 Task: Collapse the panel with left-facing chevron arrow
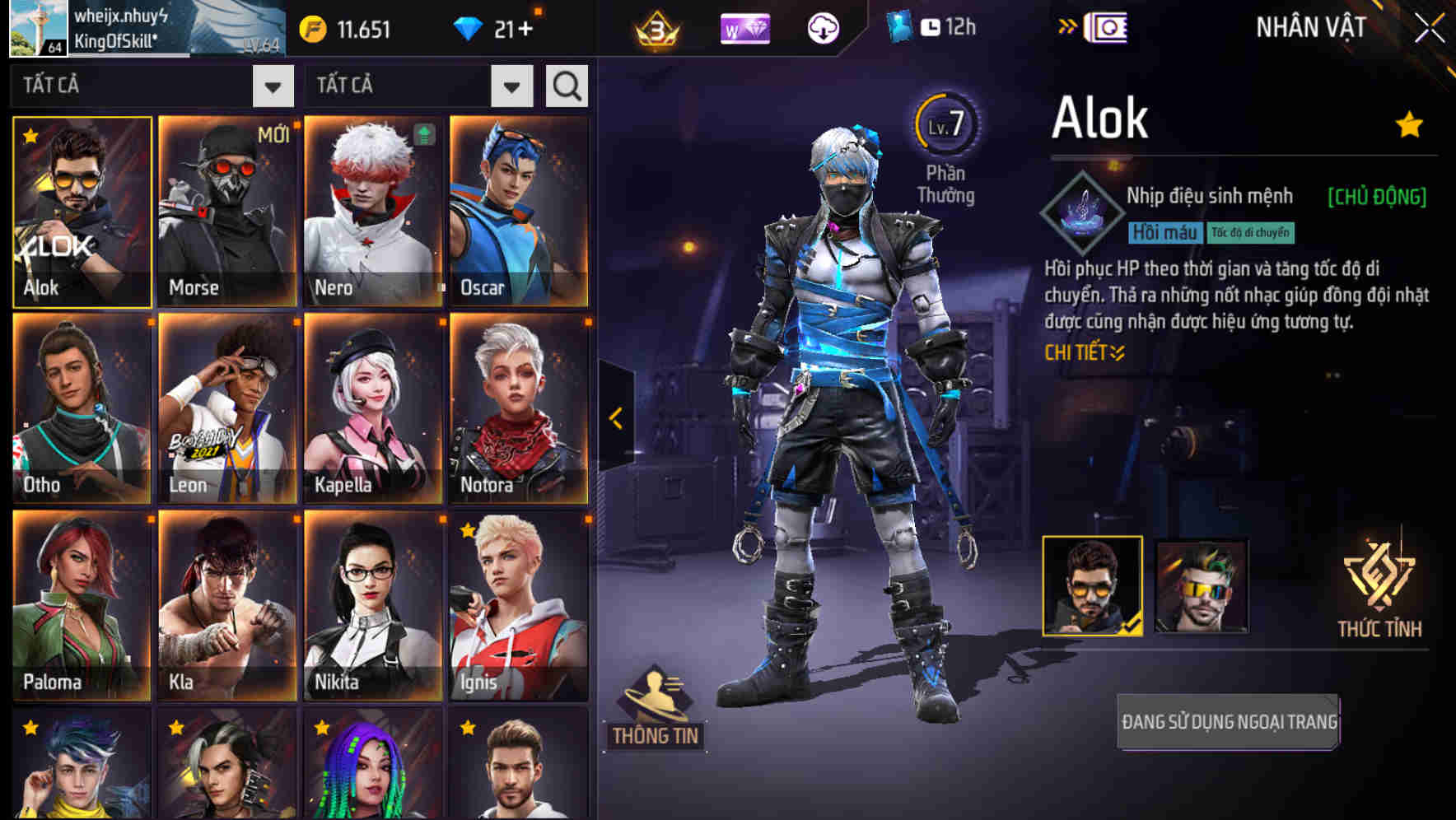pyautogui.click(x=614, y=418)
